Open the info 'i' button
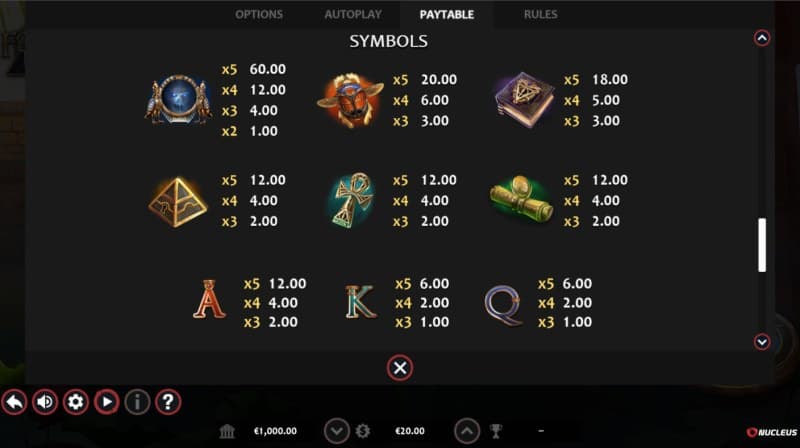The width and height of the screenshot is (800, 448). click(x=137, y=402)
